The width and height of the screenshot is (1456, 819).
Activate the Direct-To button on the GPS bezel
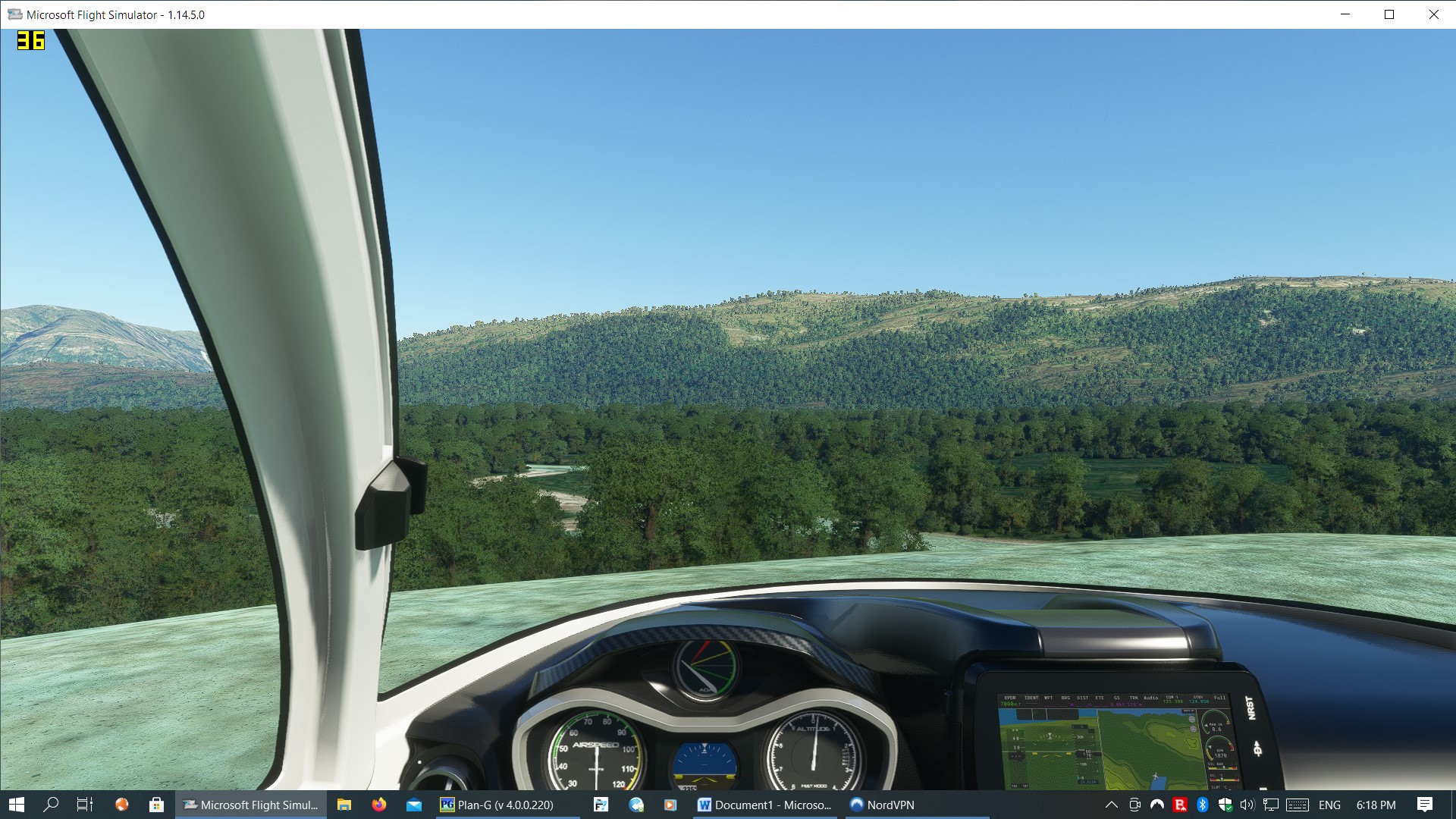pos(1257,749)
